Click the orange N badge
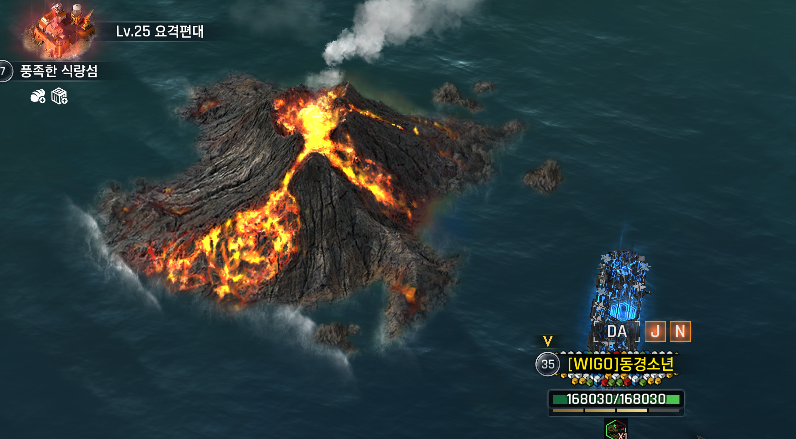The height and width of the screenshot is (439, 796). tap(680, 331)
